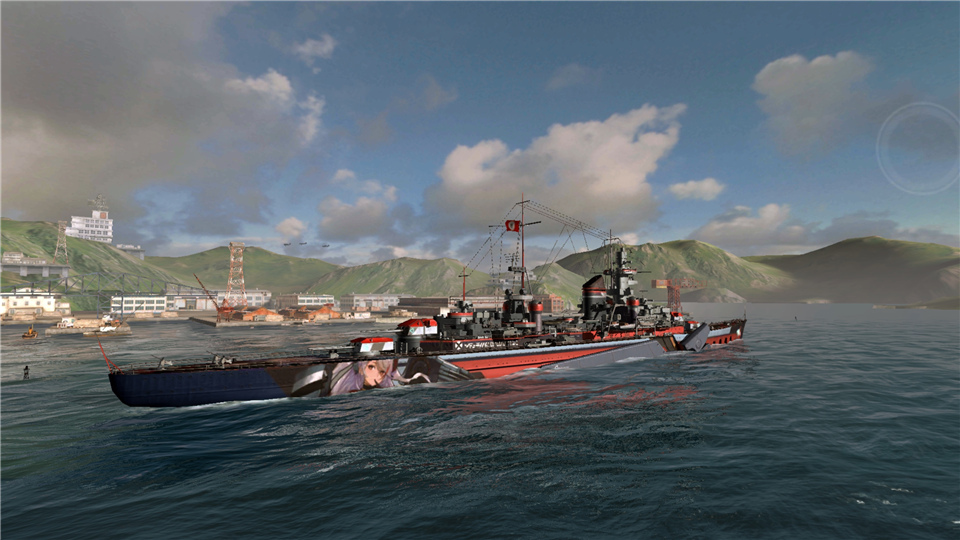Tap the faint translucent circle button

918,148
